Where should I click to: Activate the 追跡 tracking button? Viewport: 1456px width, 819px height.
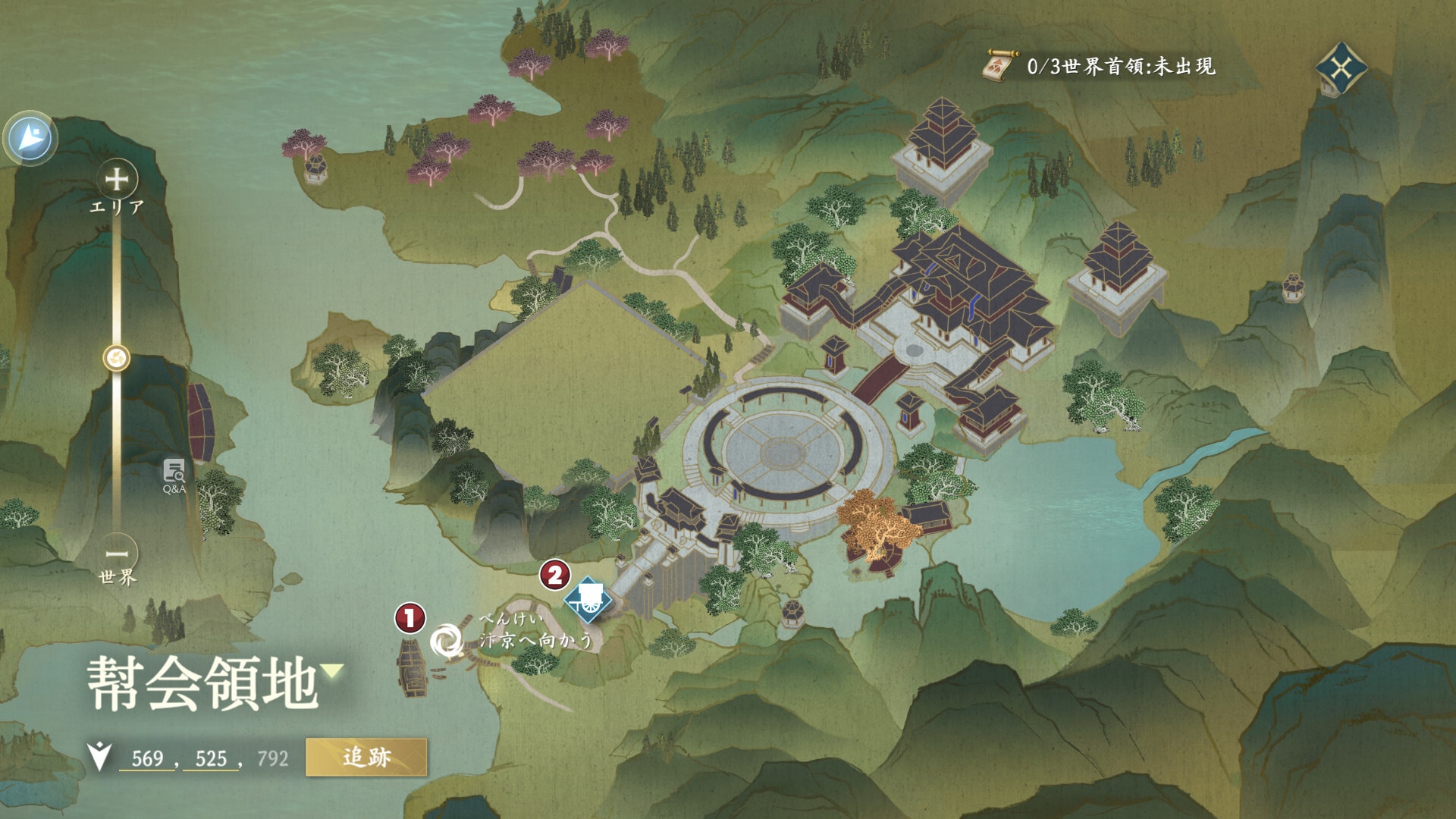click(366, 757)
